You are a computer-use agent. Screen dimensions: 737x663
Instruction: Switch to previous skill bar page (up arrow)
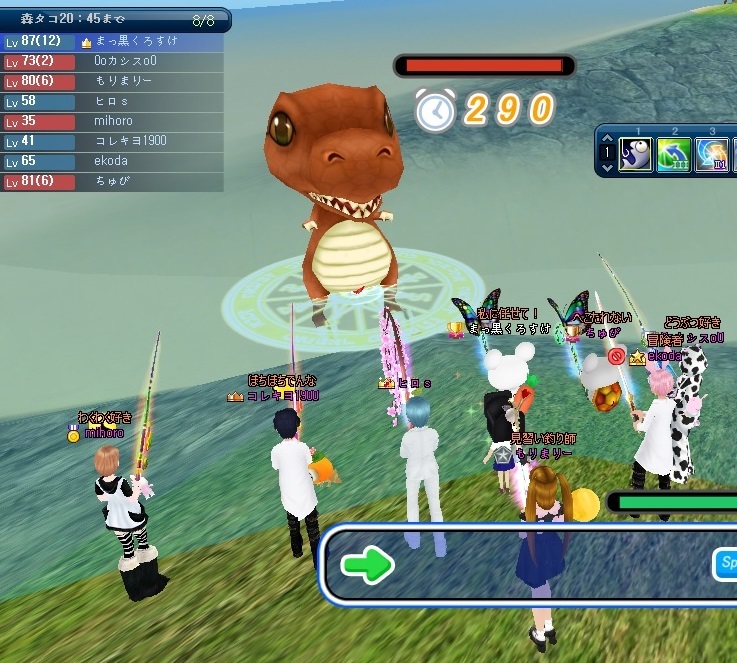(x=606, y=139)
